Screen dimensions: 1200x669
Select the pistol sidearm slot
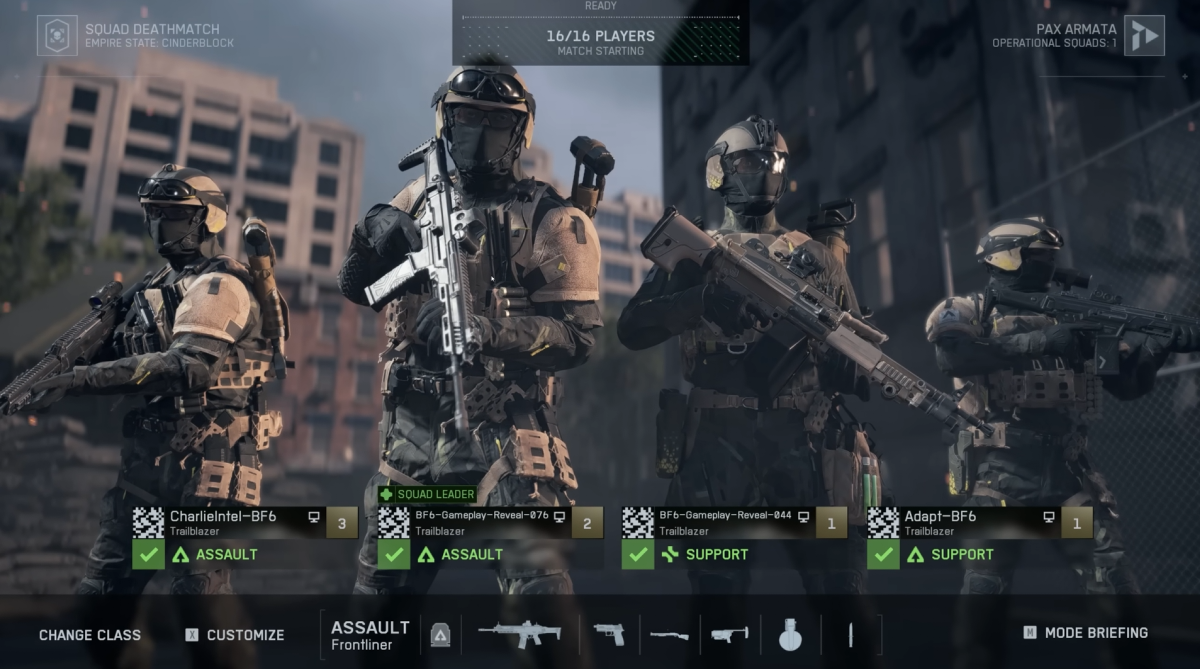coord(609,634)
